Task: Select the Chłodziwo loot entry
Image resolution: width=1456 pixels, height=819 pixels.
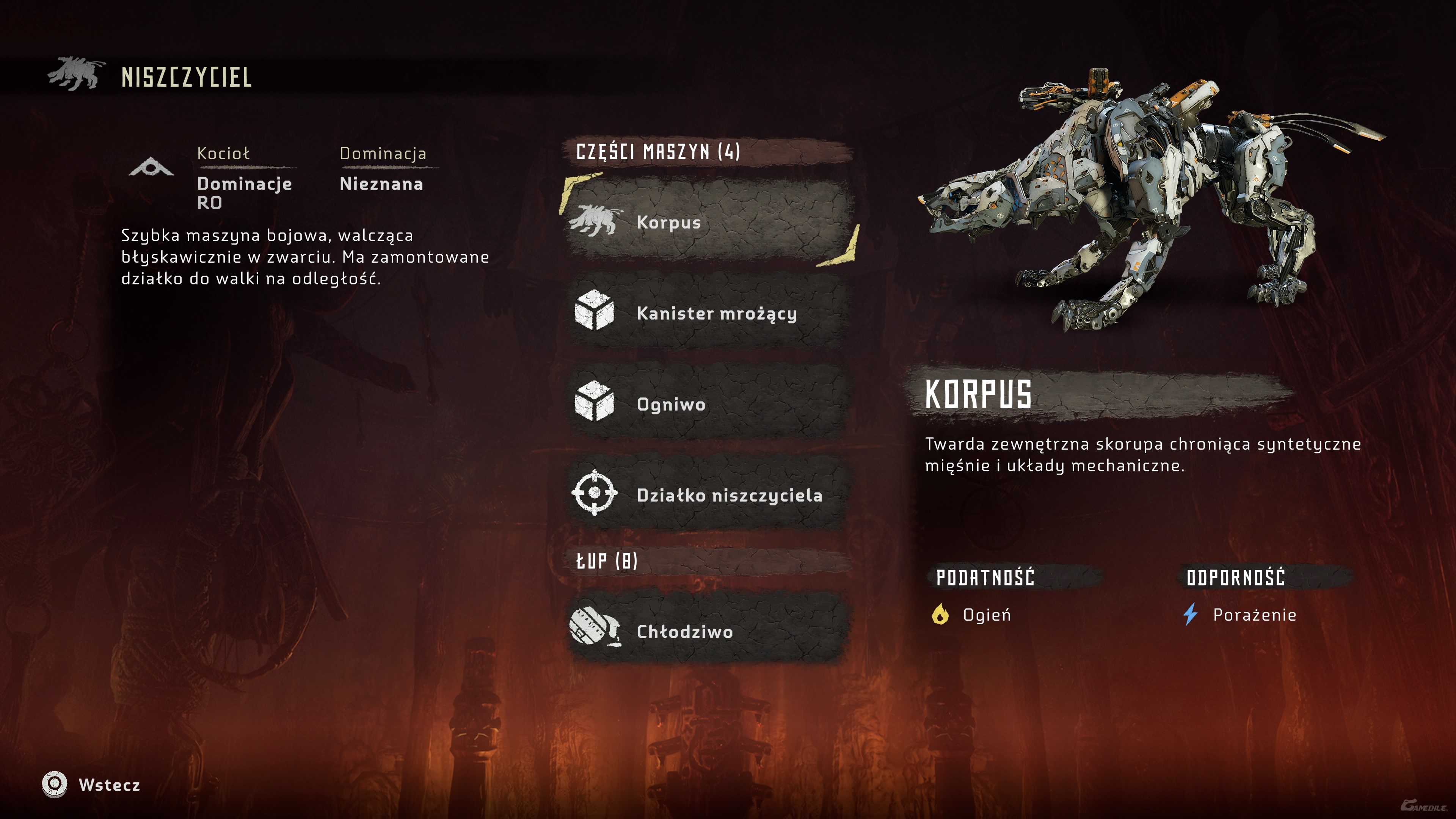Action: coord(709,631)
